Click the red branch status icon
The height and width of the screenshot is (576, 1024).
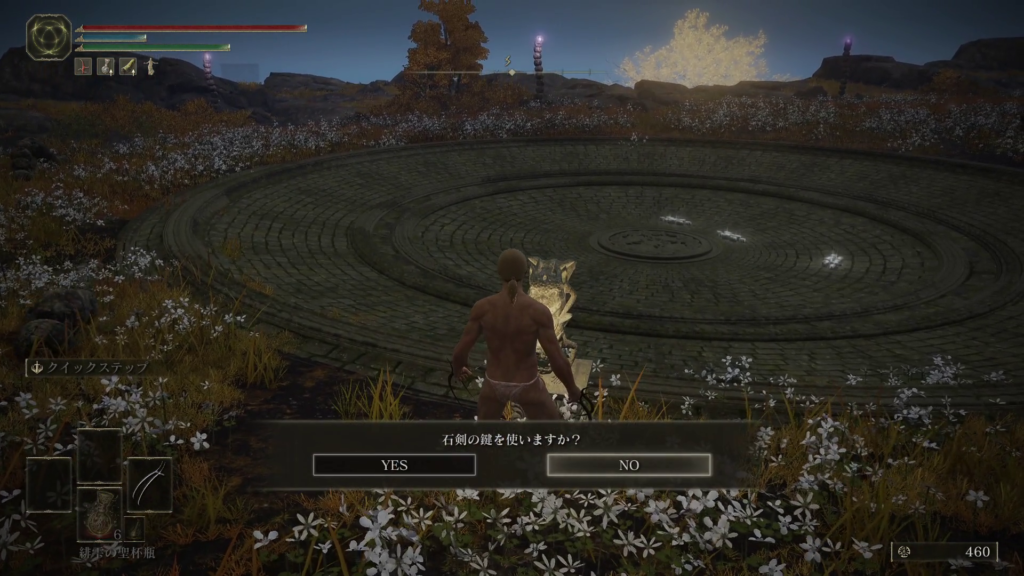tap(84, 67)
